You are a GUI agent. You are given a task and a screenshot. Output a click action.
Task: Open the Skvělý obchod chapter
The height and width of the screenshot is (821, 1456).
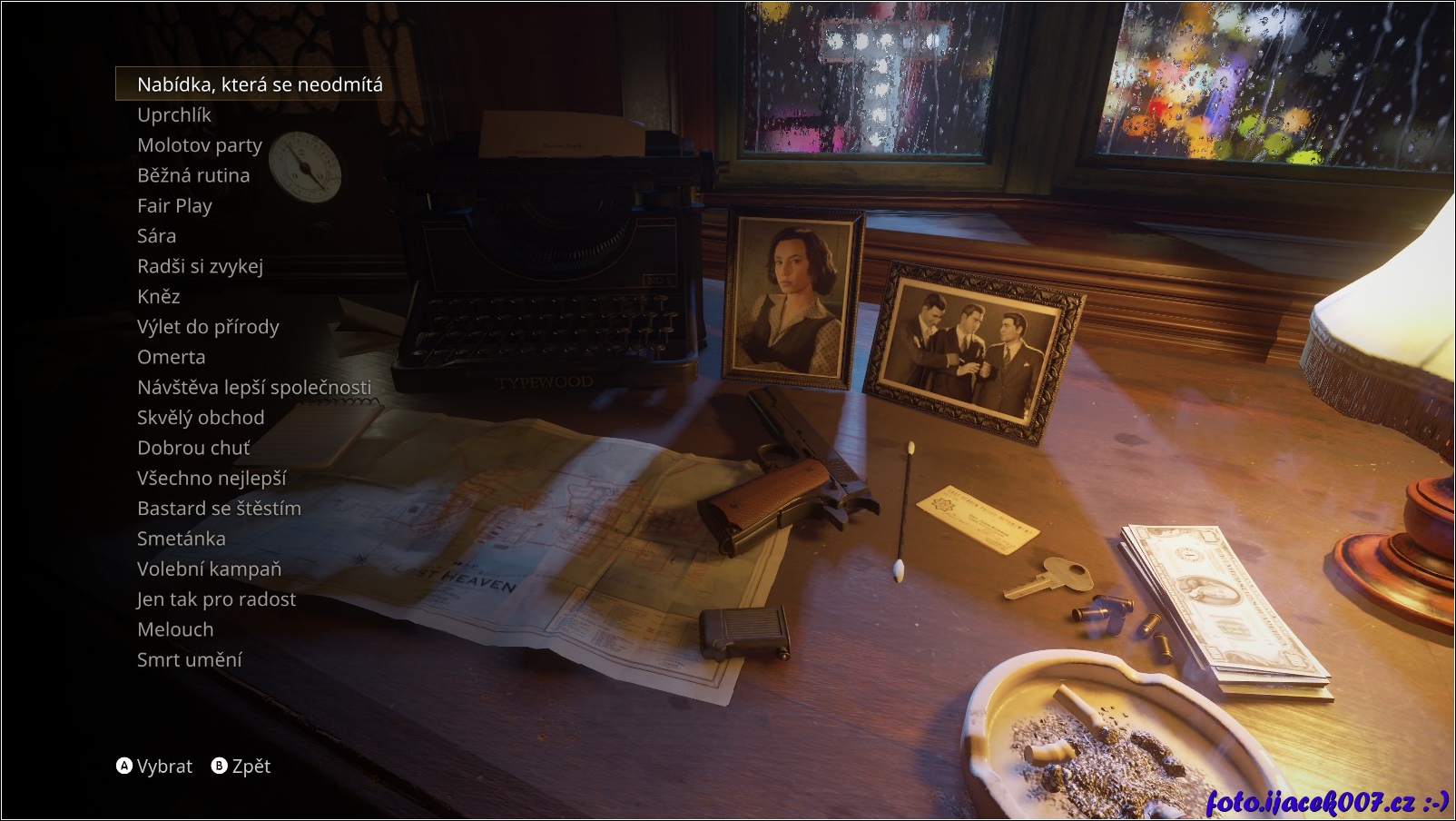pos(201,418)
